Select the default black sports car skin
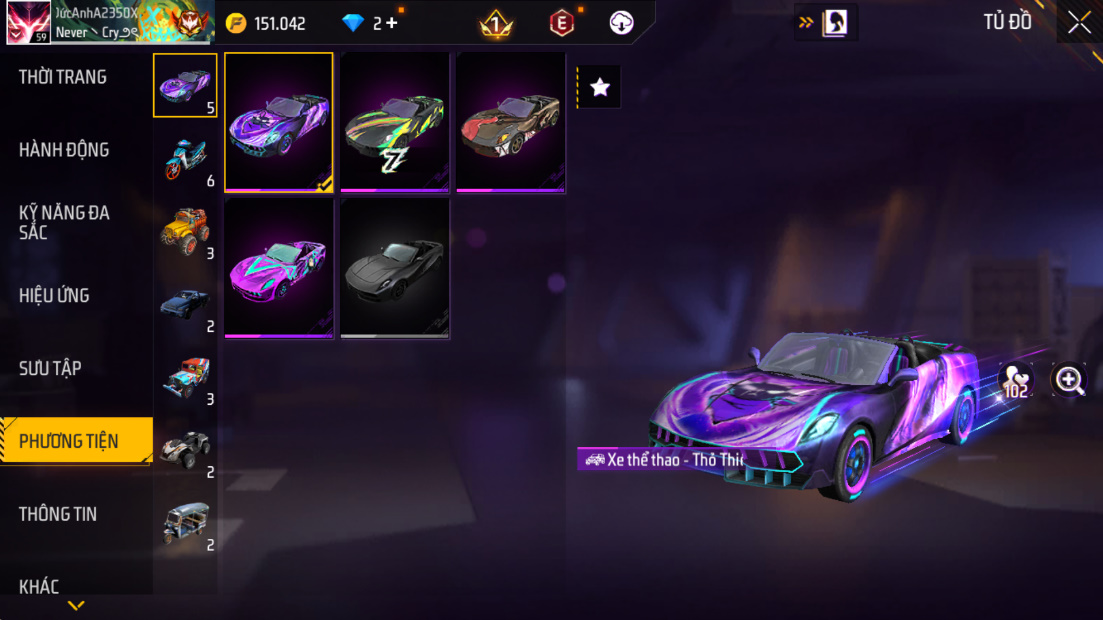Screen dimensions: 1103x620 click(x=395, y=267)
